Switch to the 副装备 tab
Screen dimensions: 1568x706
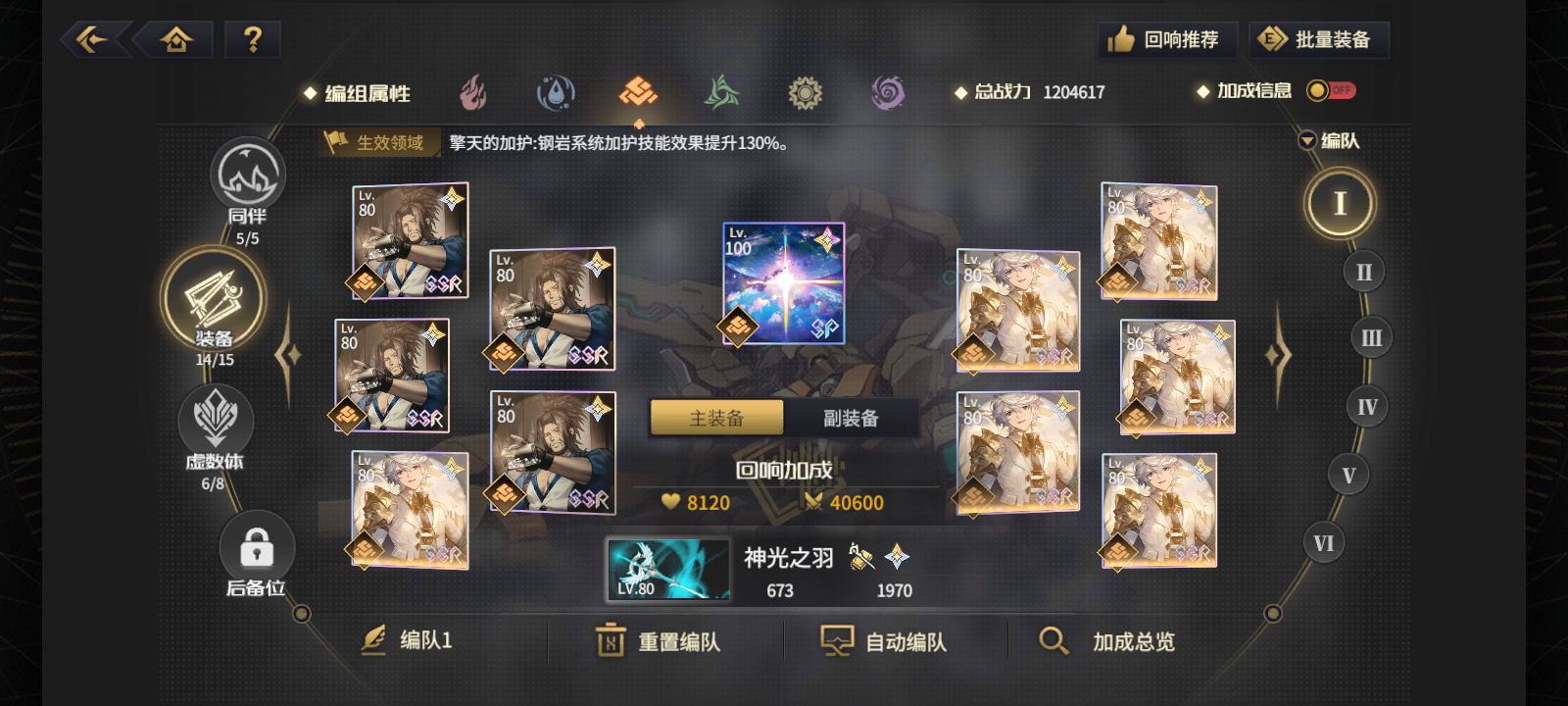[852, 417]
